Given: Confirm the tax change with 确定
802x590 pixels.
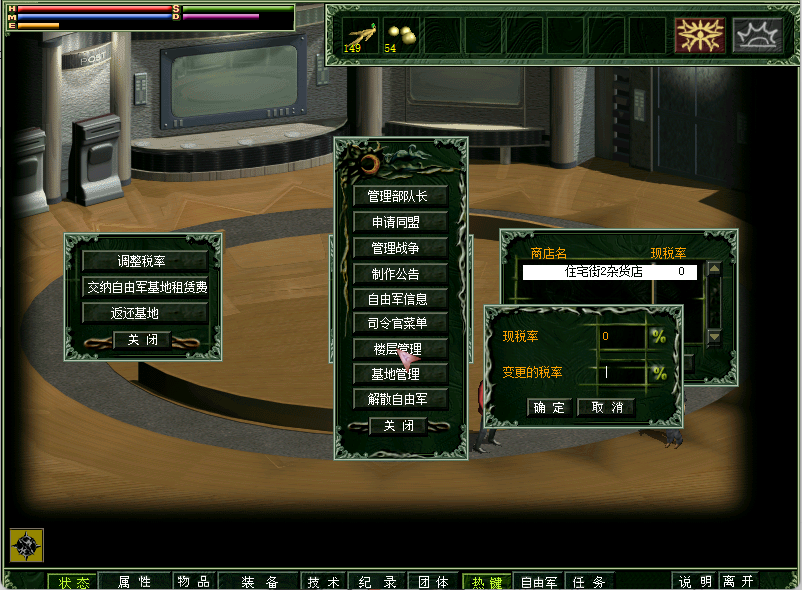Looking at the screenshot, I should tap(549, 407).
